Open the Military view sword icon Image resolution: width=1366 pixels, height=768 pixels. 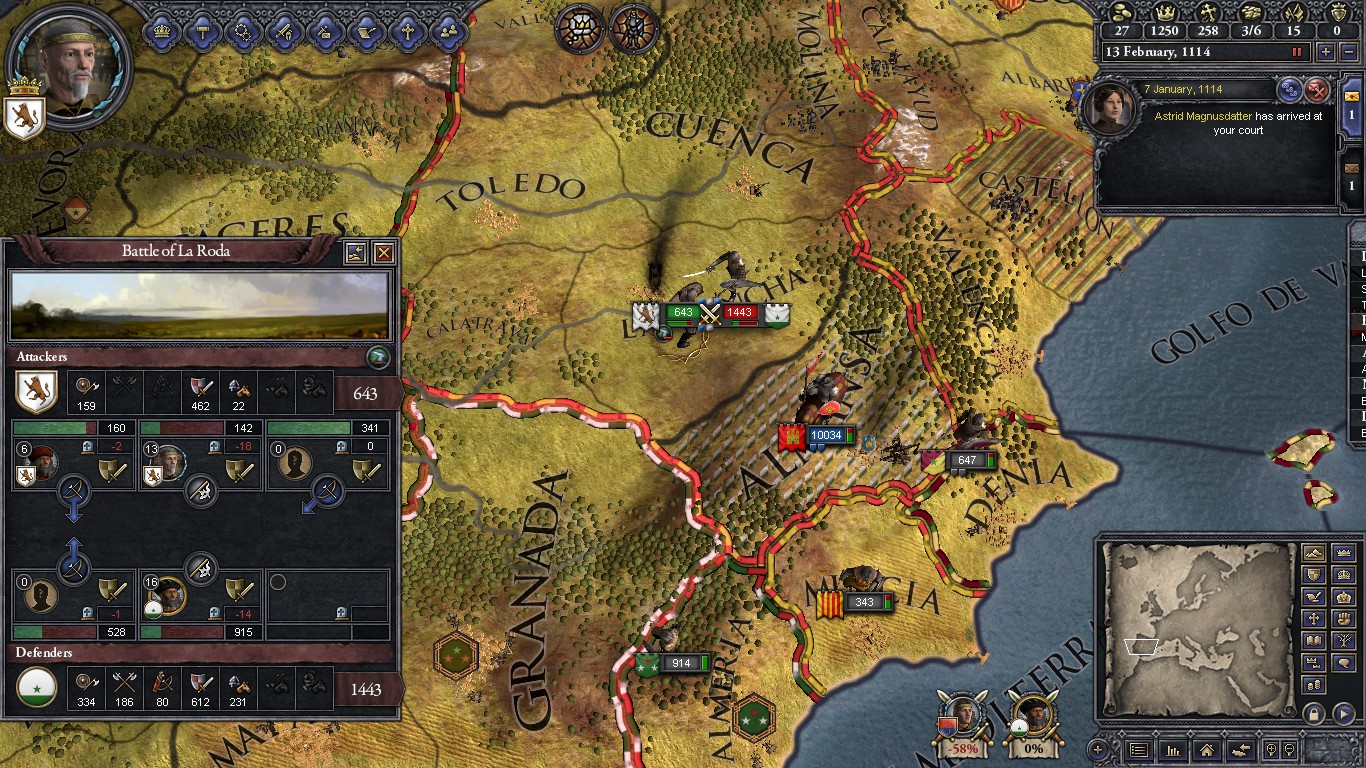pos(284,30)
